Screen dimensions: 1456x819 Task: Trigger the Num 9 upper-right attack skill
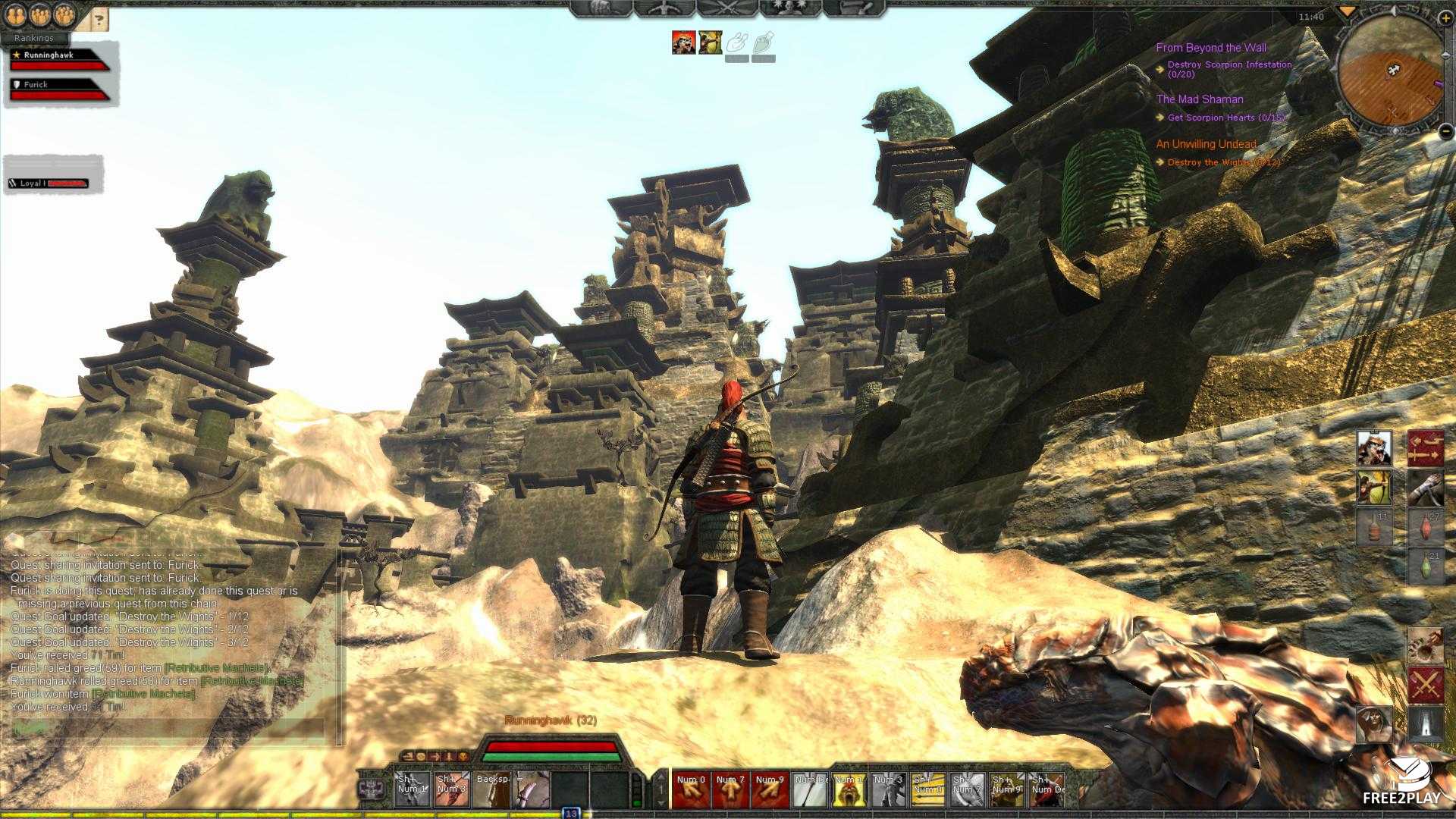770,790
